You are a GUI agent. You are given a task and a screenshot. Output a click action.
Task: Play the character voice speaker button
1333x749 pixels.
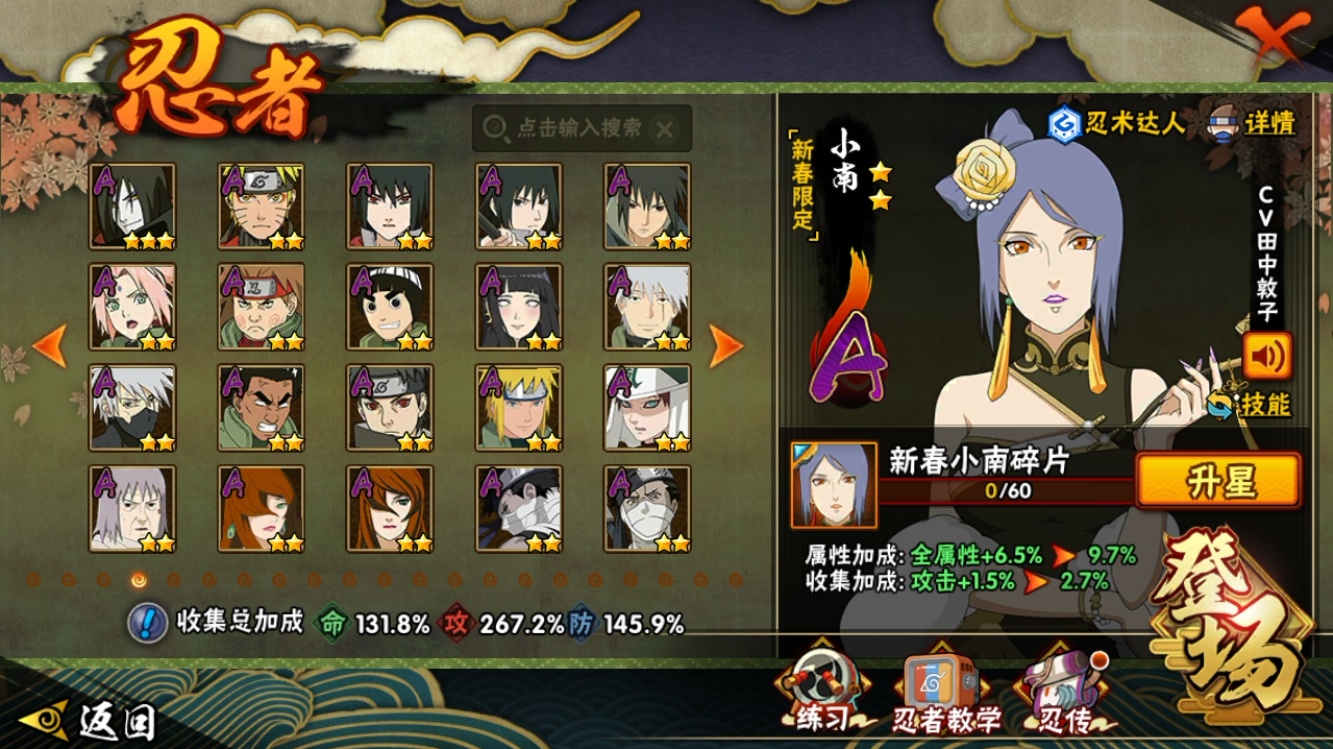(1267, 355)
